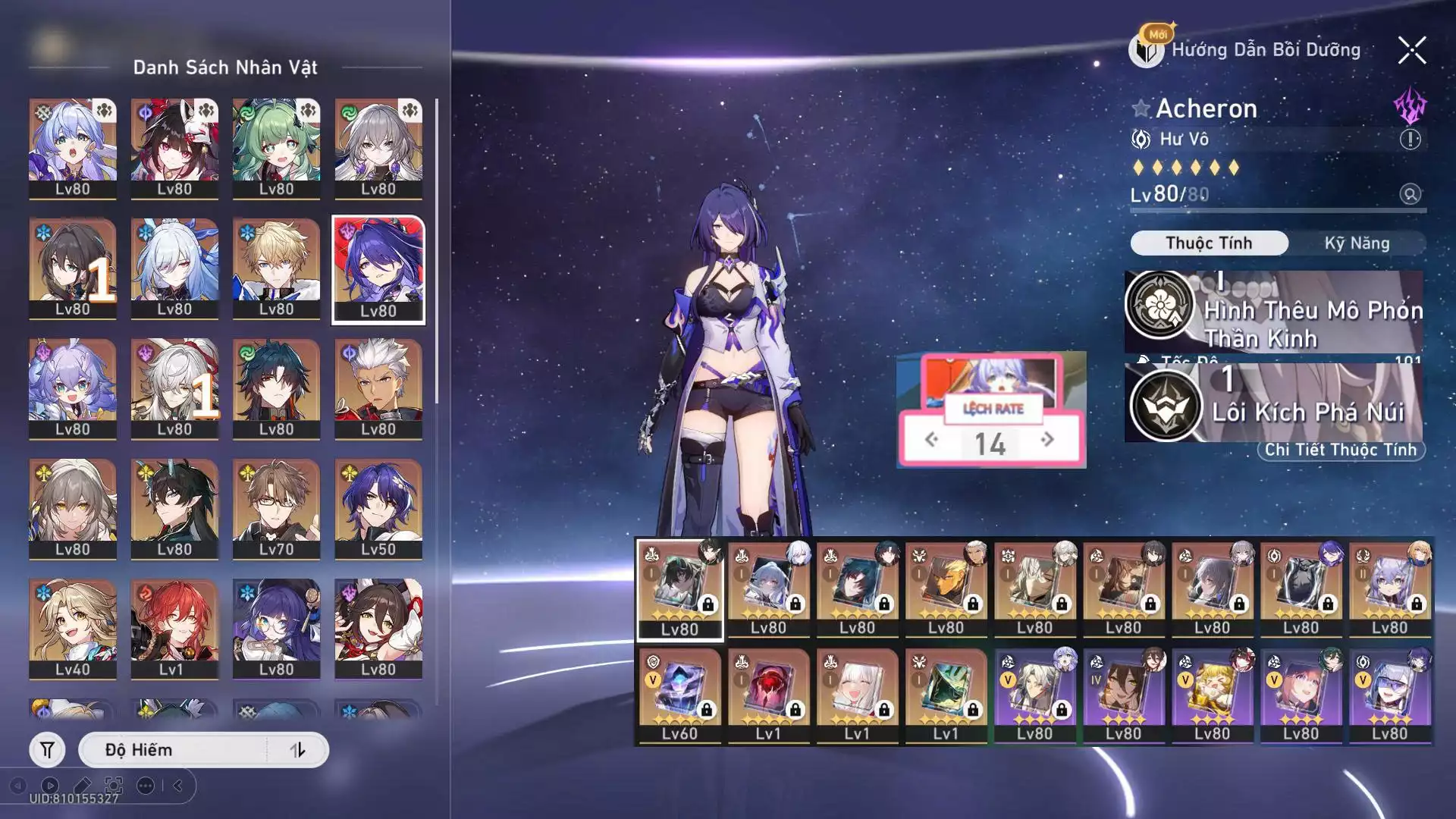1456x819 pixels.
Task: Click the exclamation info icon near Hư Vô
Action: click(1410, 140)
